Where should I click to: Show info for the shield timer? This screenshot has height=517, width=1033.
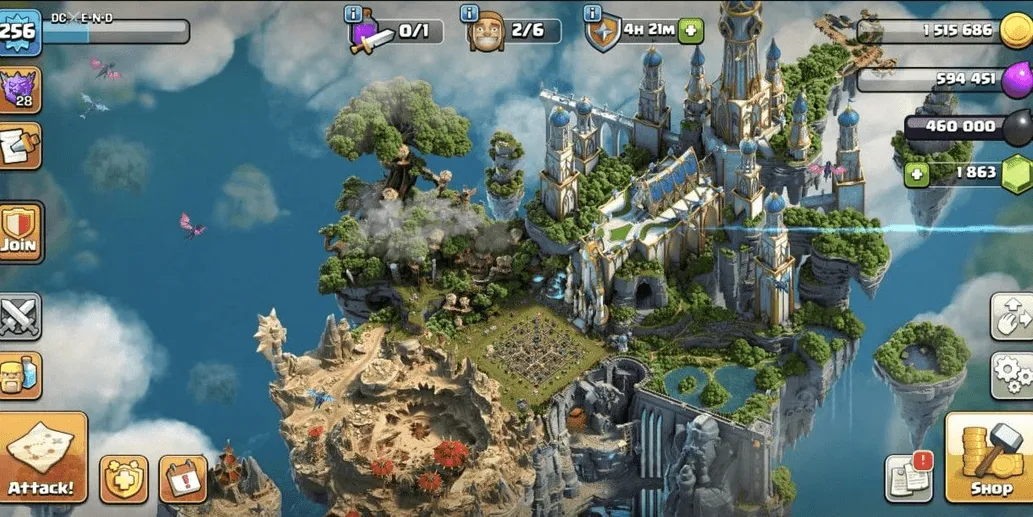pyautogui.click(x=592, y=13)
